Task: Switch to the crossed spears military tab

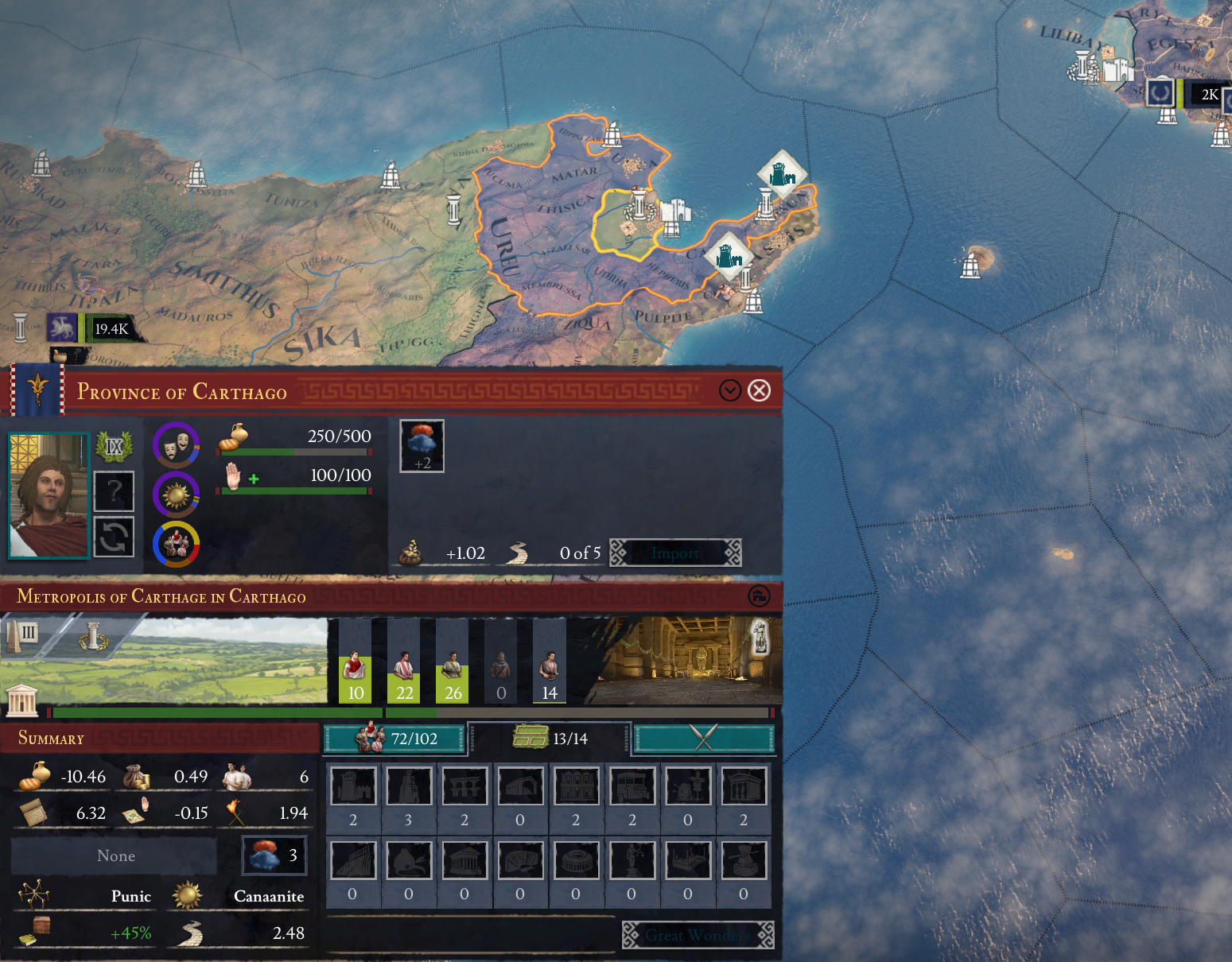Action: (x=703, y=739)
